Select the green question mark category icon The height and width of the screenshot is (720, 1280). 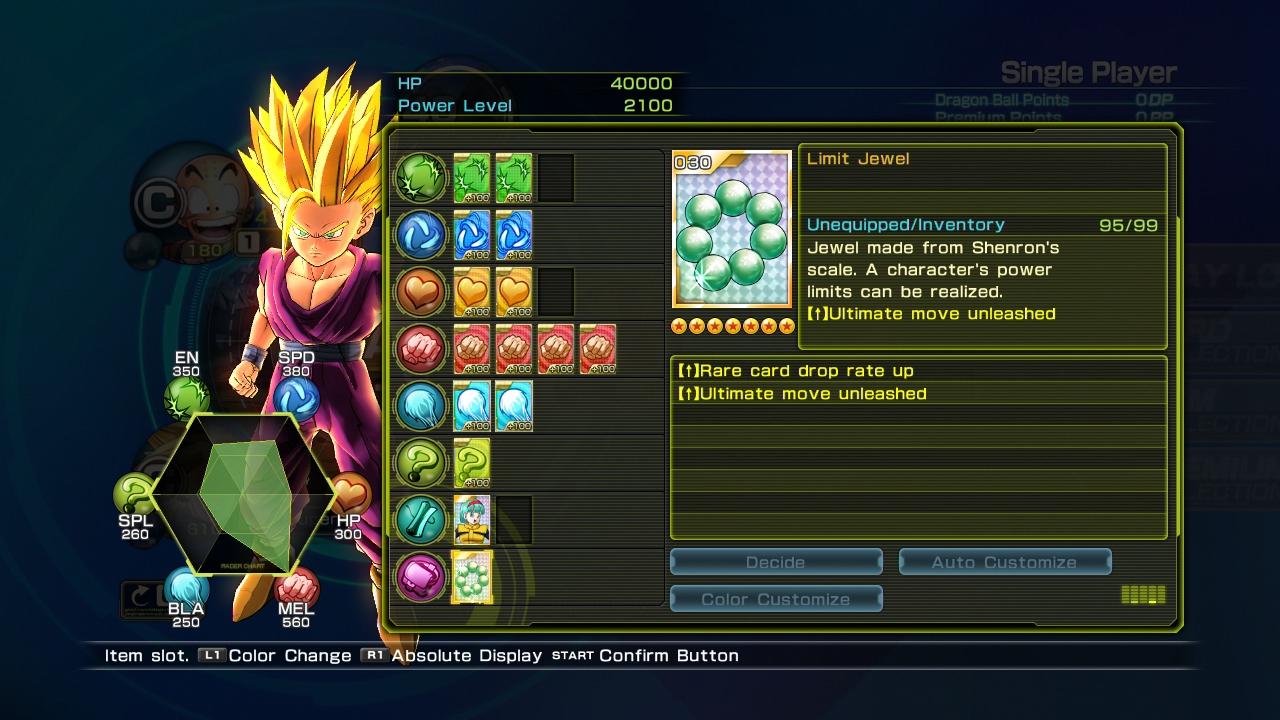(x=421, y=463)
